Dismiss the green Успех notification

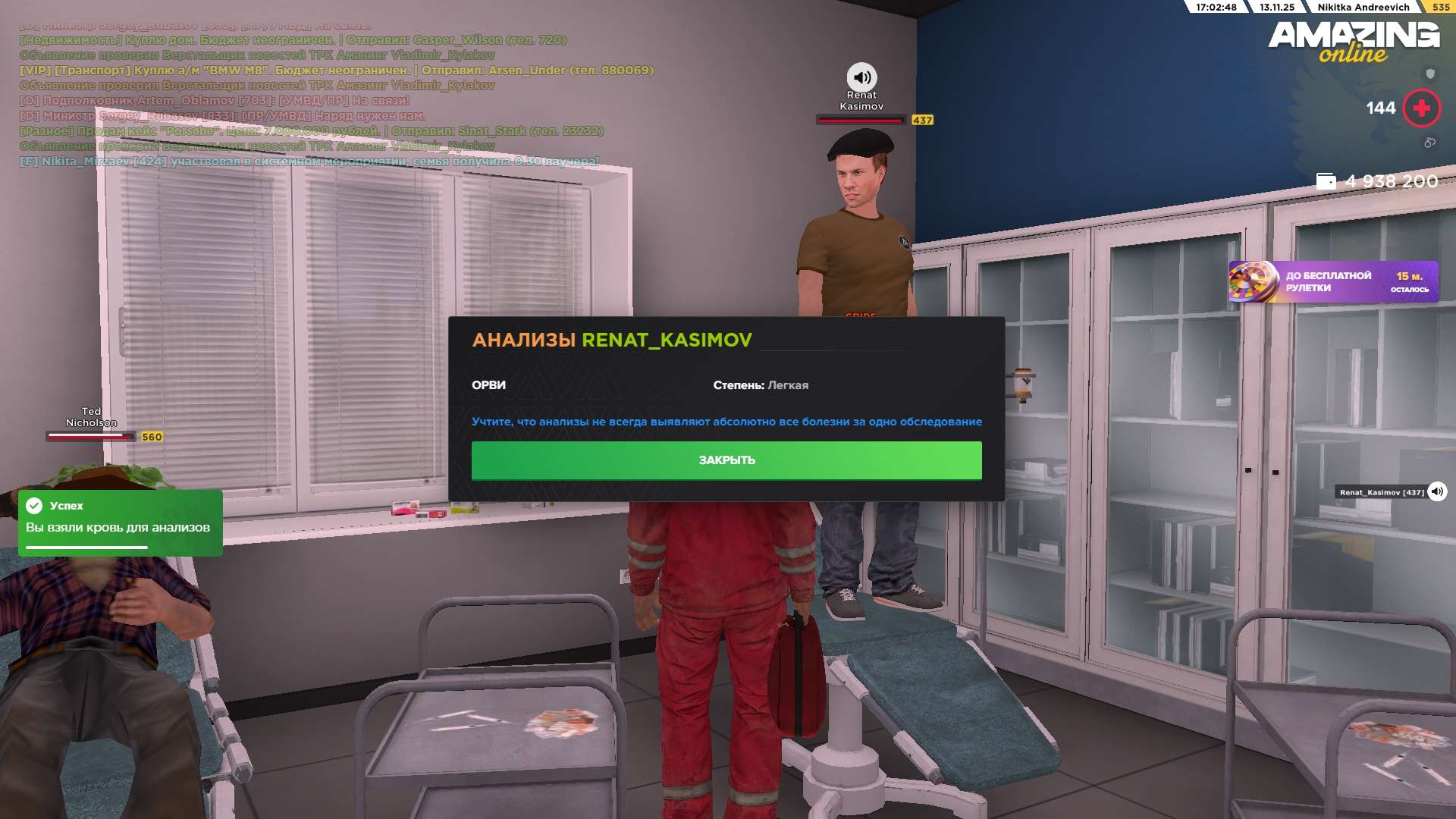120,522
